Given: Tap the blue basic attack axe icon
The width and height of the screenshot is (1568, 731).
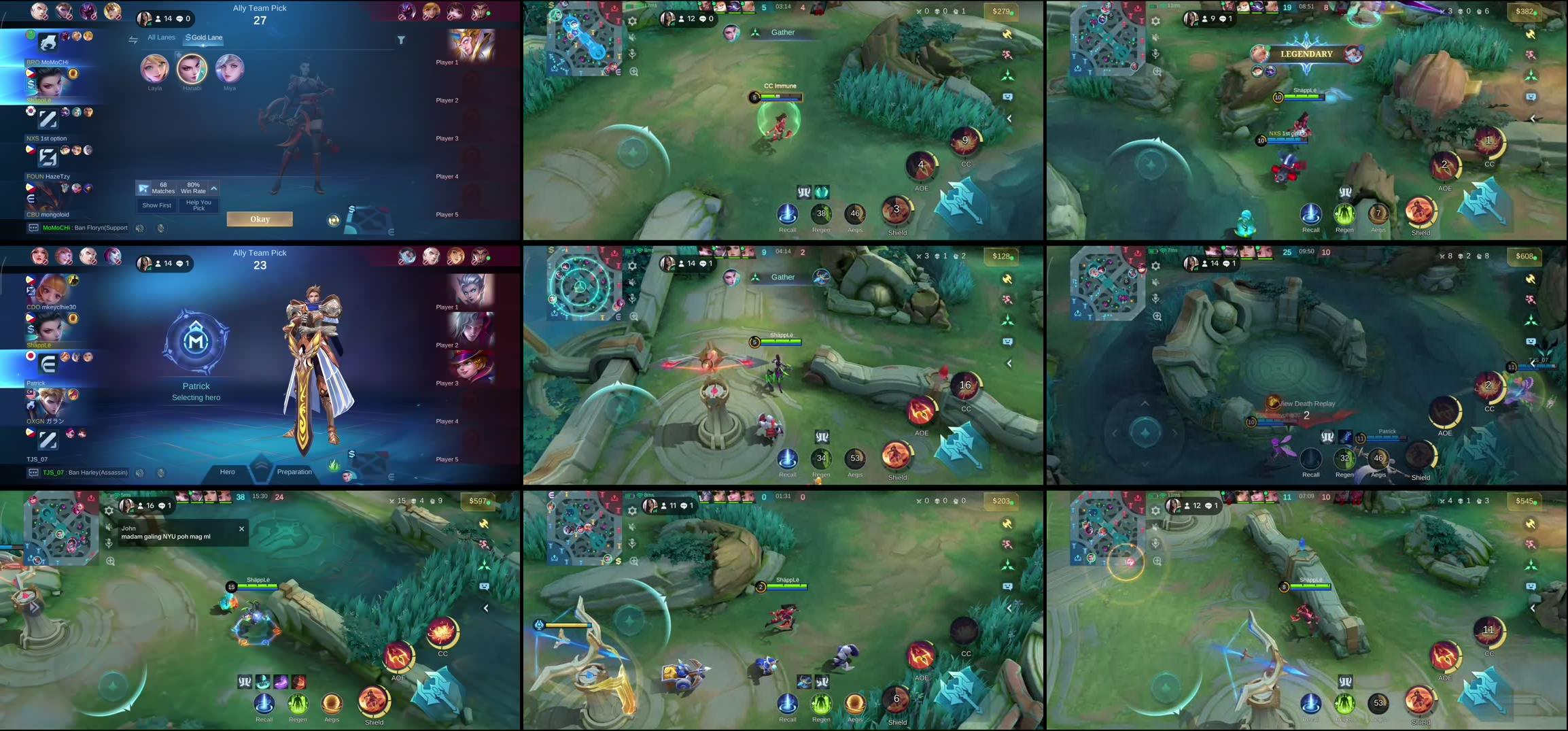Looking at the screenshot, I should tap(960, 200).
